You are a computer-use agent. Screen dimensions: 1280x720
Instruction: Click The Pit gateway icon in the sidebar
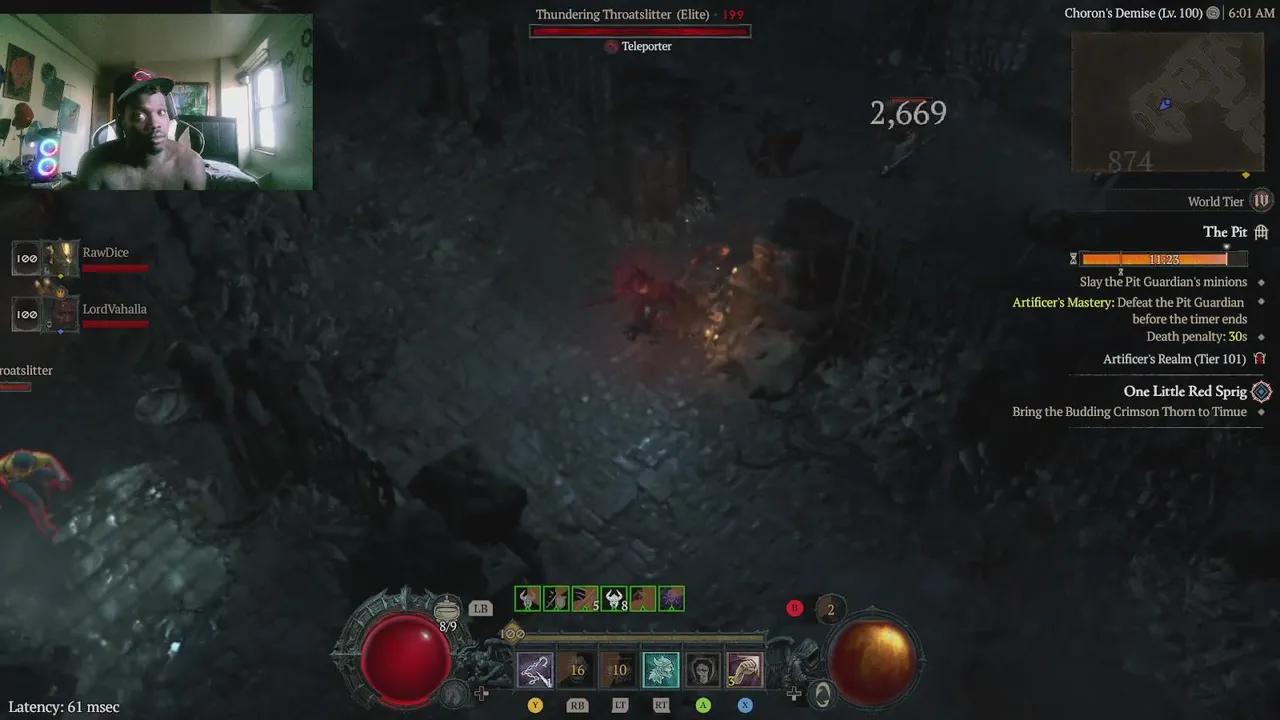pyautogui.click(x=1260, y=231)
